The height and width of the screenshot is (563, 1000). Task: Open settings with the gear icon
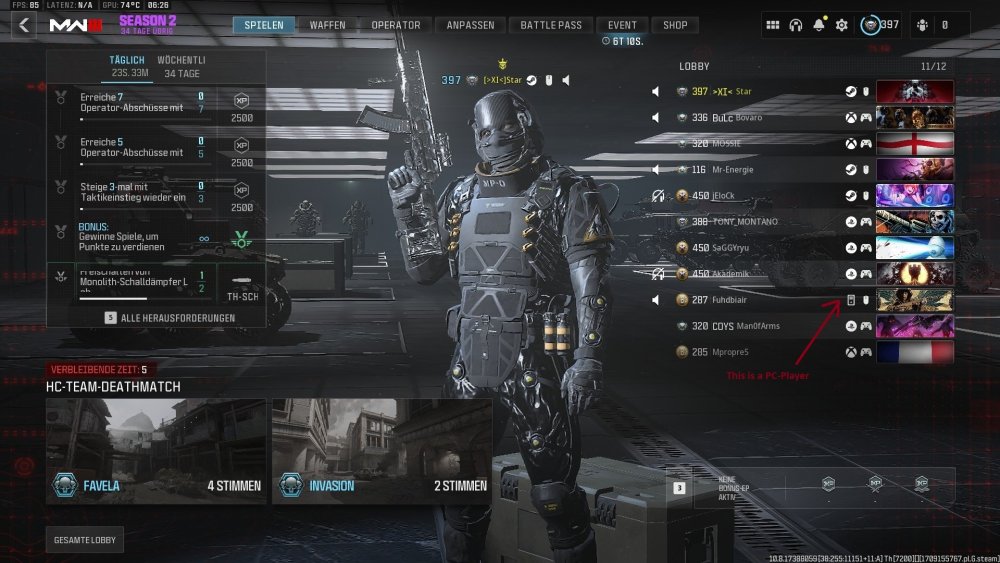(x=842, y=25)
